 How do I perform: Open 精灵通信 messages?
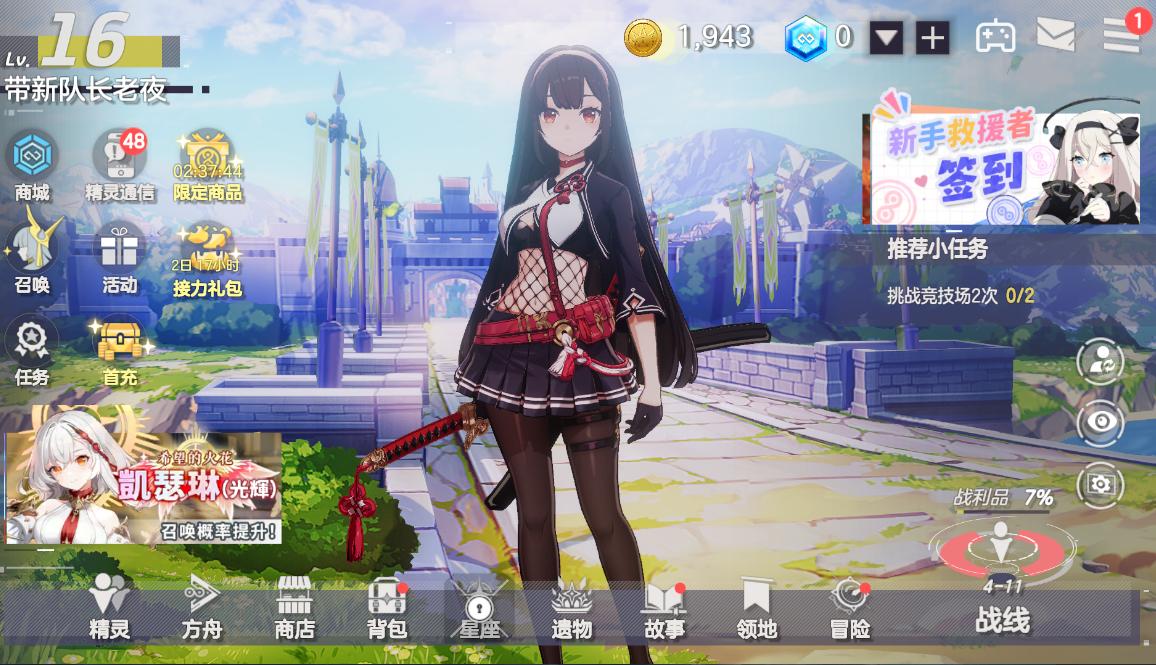[119, 164]
